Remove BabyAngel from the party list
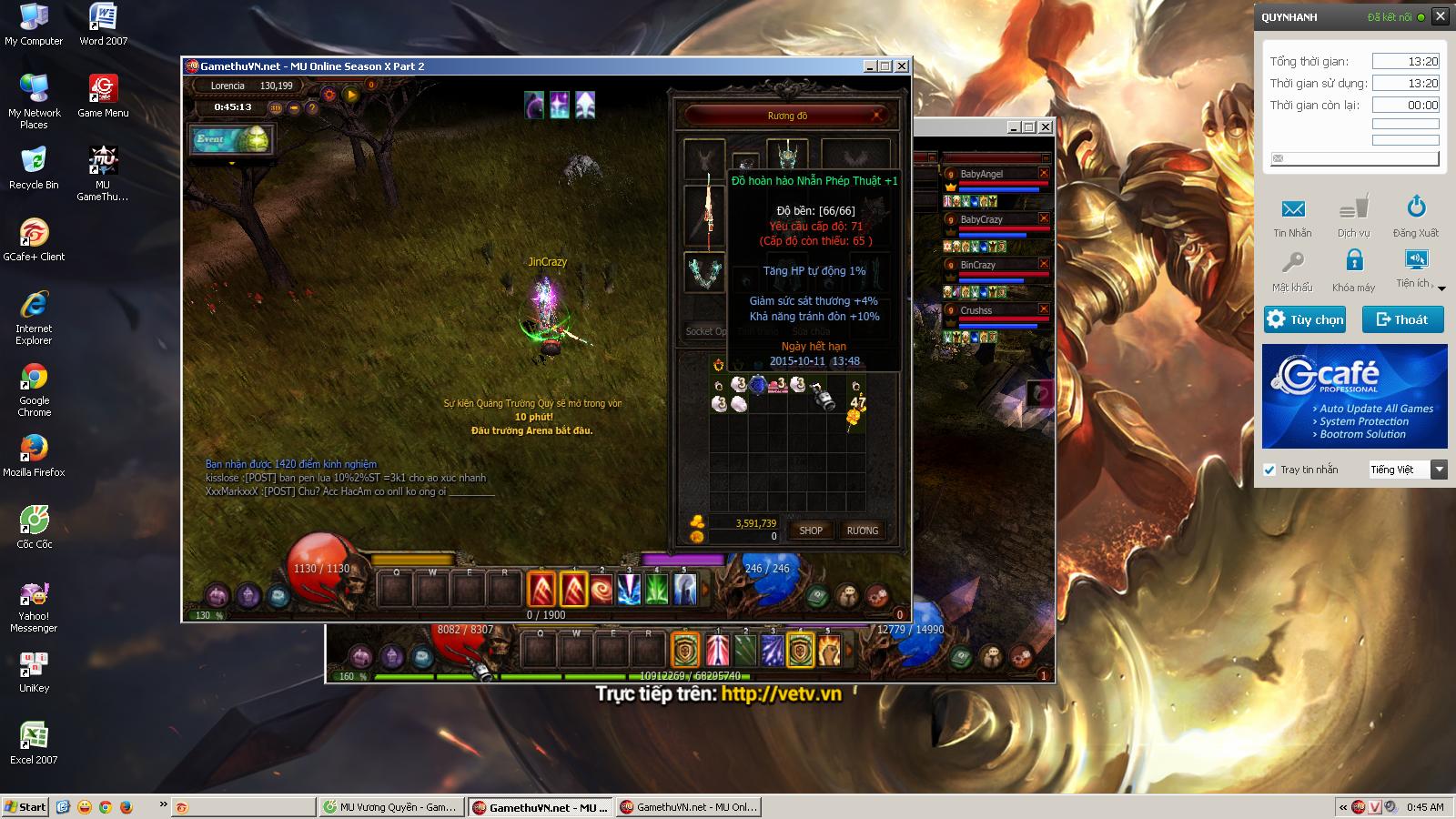 coord(1044,173)
